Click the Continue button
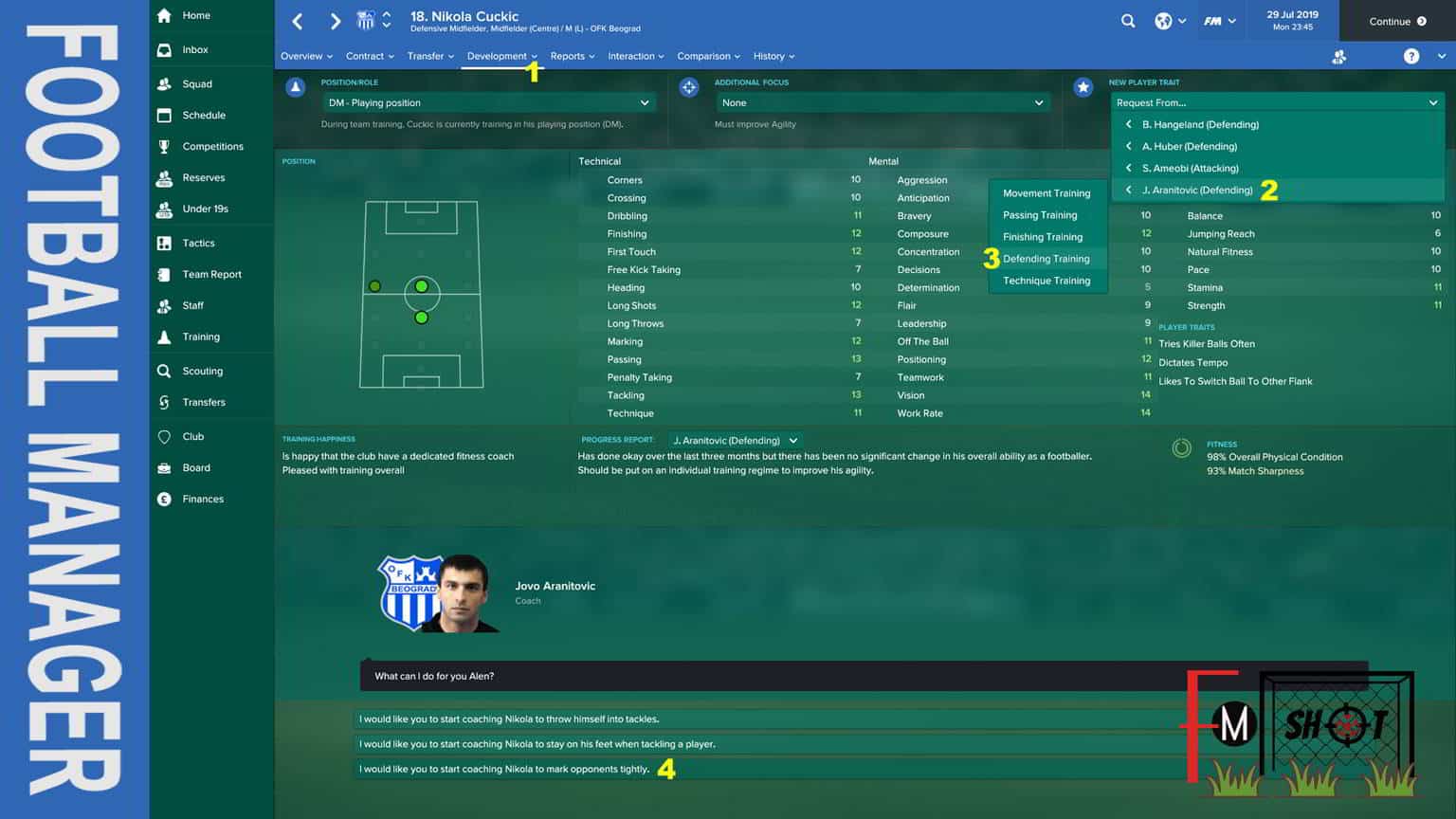The height and width of the screenshot is (819, 1456). point(1396,21)
